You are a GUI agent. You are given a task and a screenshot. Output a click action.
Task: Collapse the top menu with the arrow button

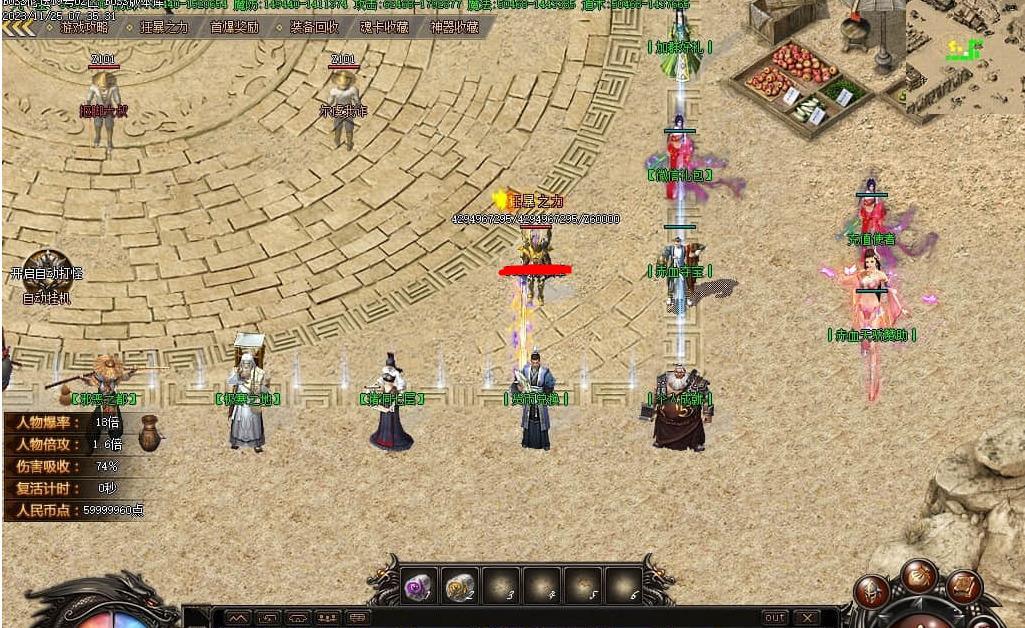click(x=17, y=28)
